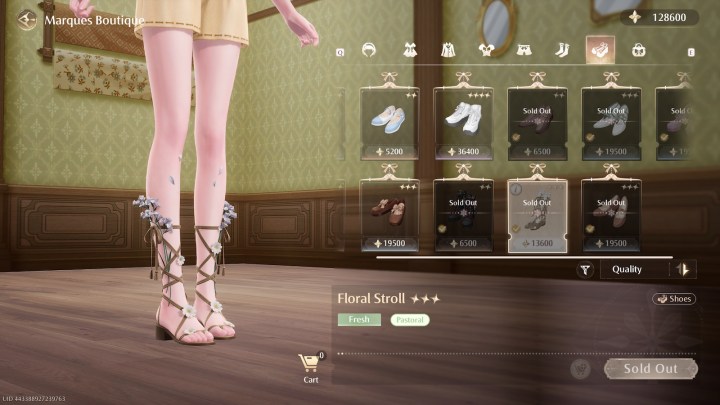The width and height of the screenshot is (720, 405).
Task: Toggle the sort order arrows
Action: (684, 269)
